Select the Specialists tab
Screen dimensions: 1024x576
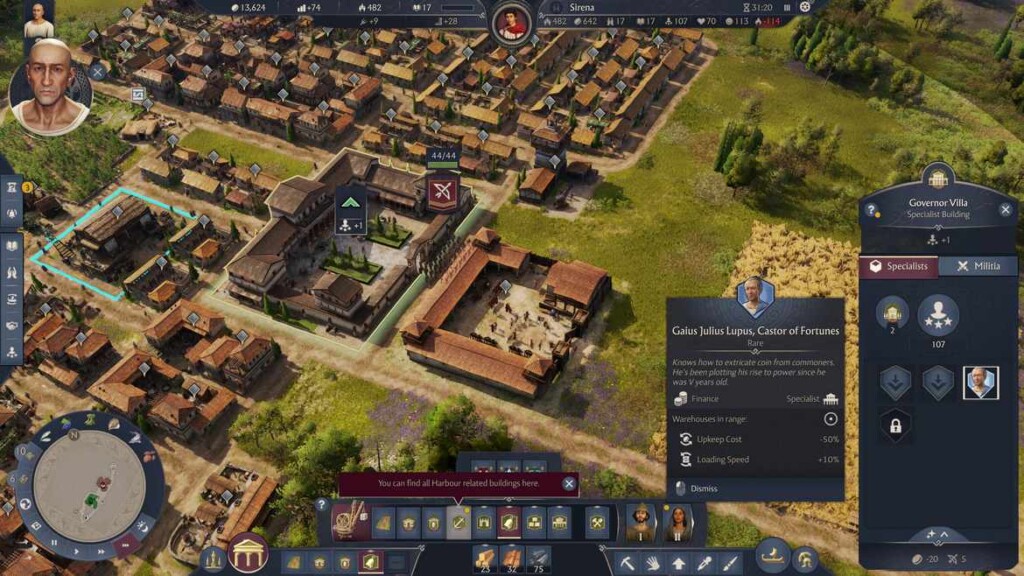tap(900, 266)
